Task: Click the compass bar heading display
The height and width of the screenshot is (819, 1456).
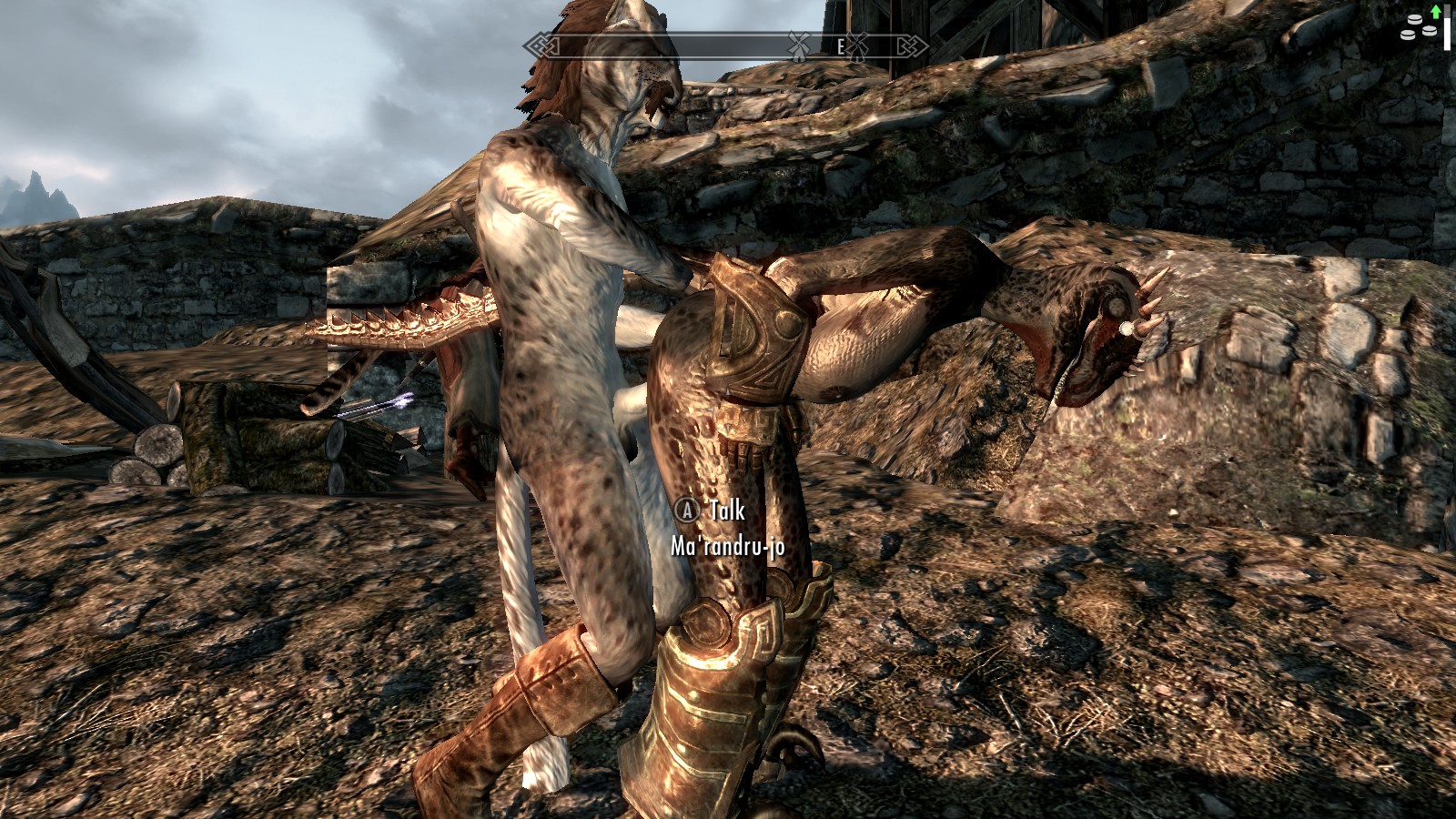Action: click(725, 45)
